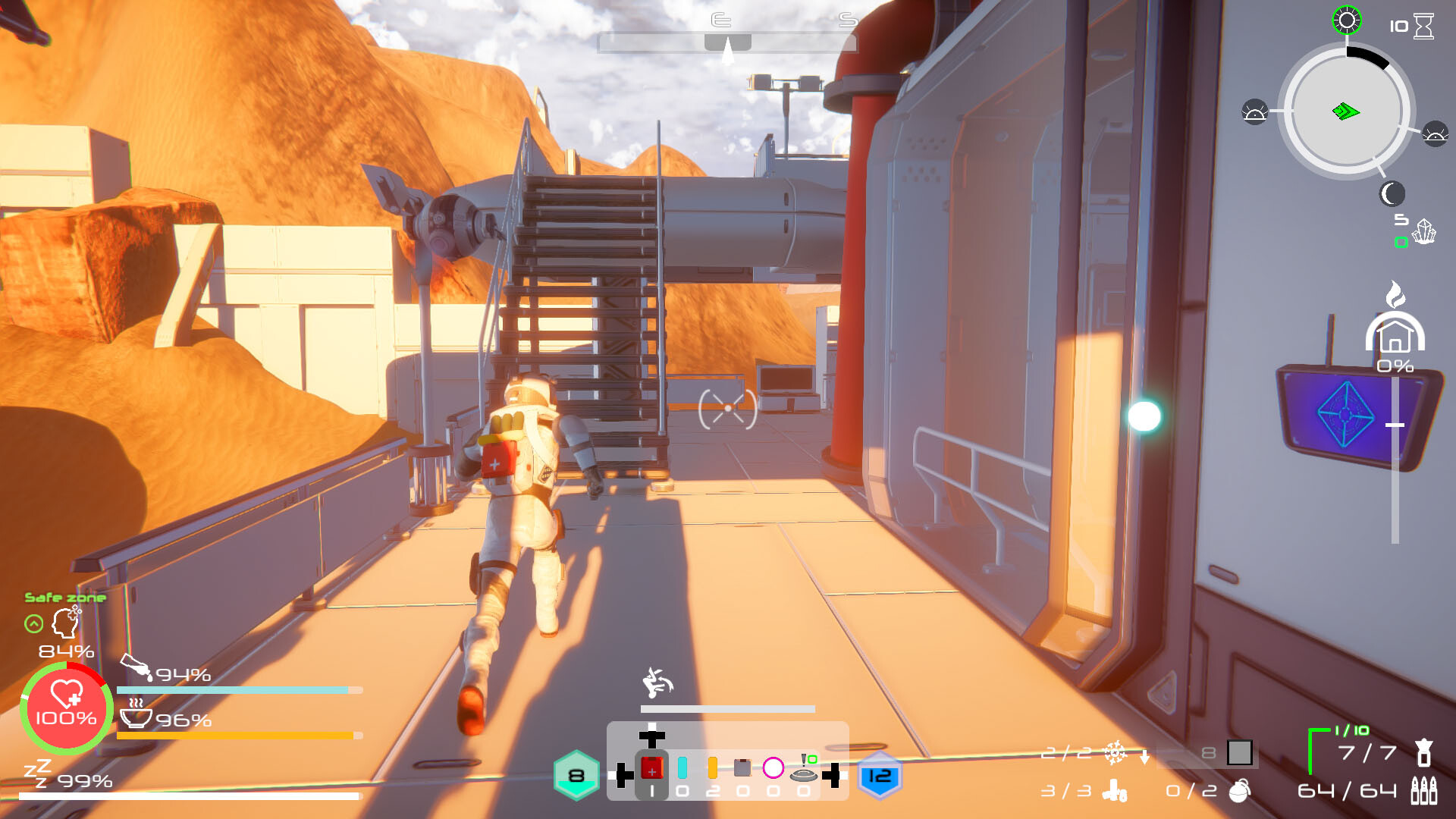Toggle the moon marker on the day clock
Image resolution: width=1456 pixels, height=819 pixels.
coord(1392,194)
